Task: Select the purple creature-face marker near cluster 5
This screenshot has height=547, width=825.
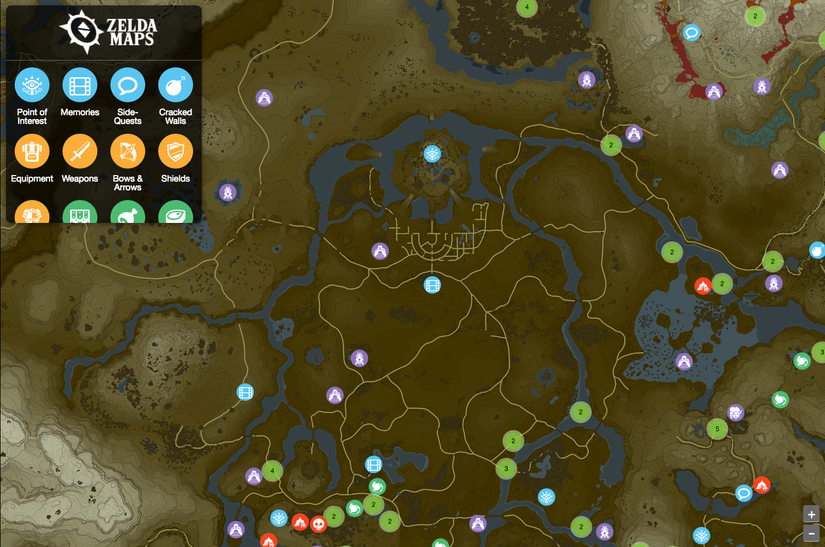Action: click(736, 412)
